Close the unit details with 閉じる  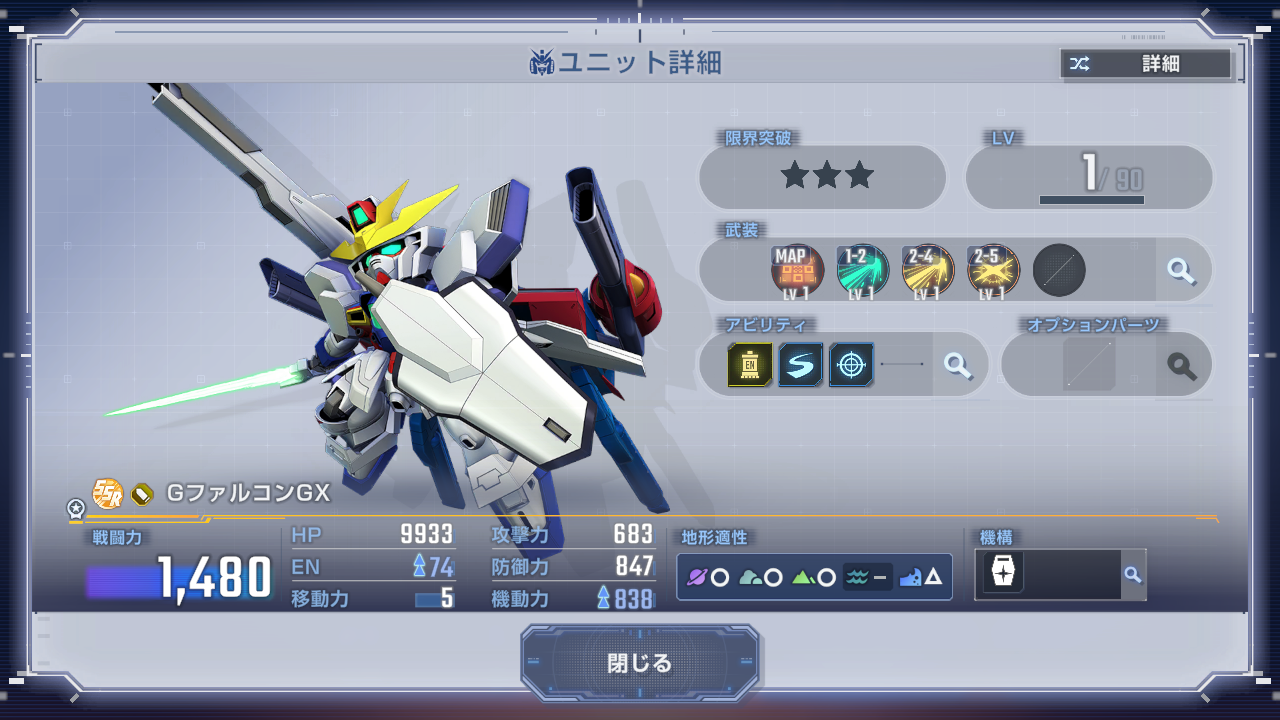pyautogui.click(x=639, y=663)
